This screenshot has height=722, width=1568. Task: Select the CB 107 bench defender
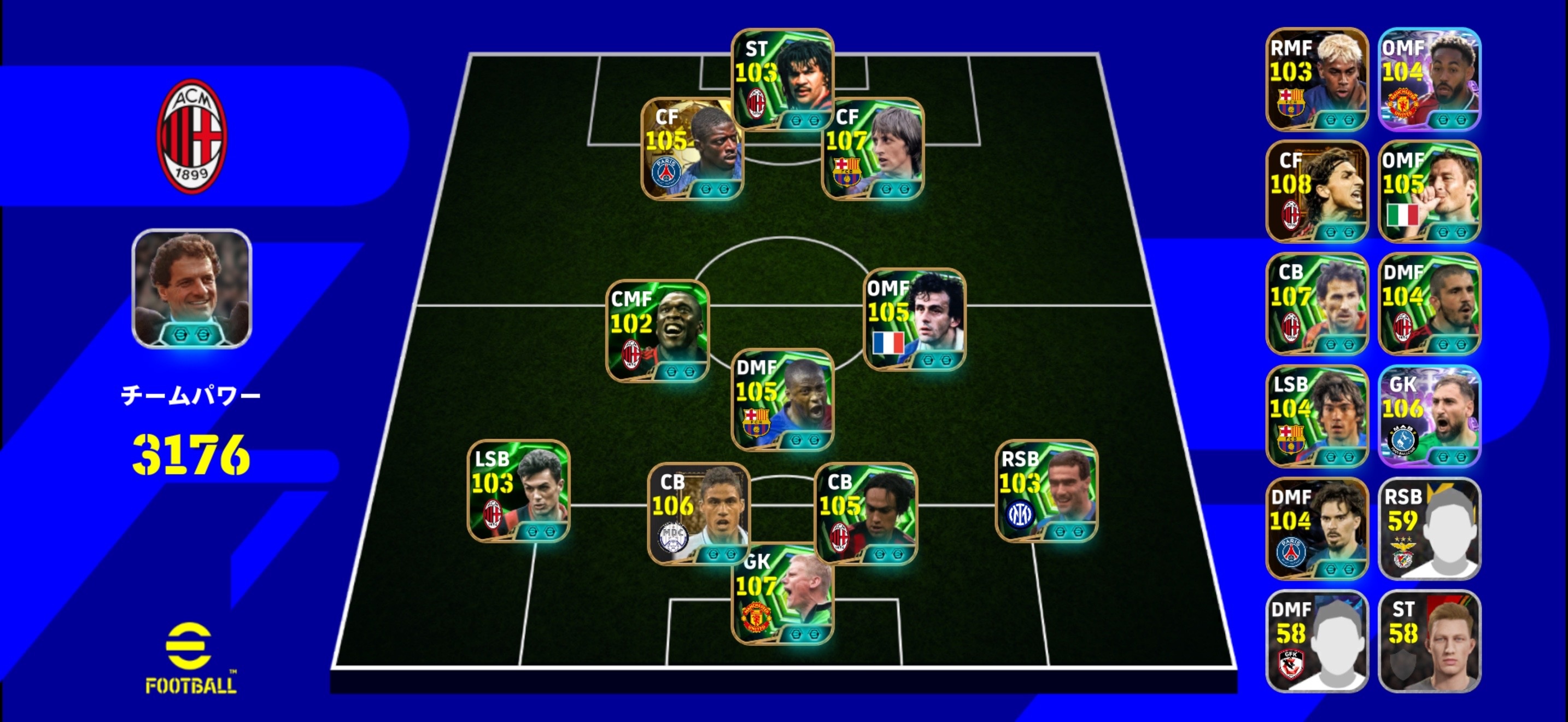1317,304
